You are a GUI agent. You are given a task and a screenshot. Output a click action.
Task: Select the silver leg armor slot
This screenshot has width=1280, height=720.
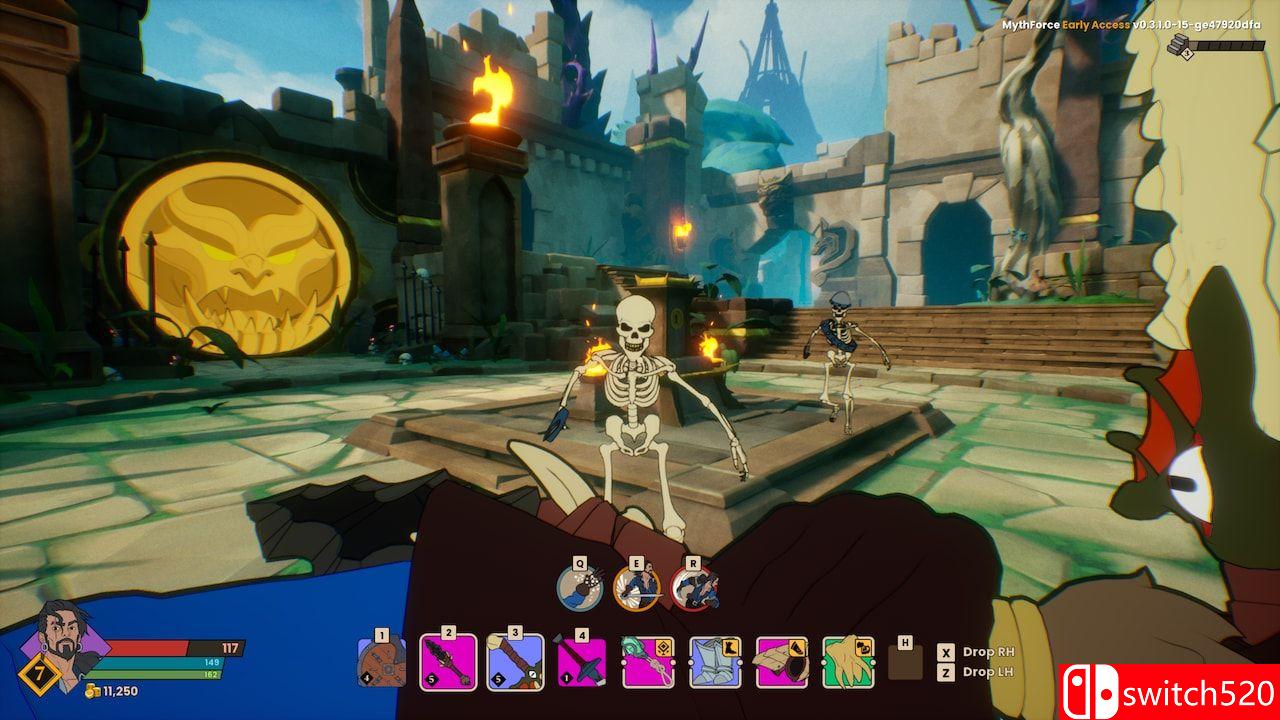tap(715, 662)
